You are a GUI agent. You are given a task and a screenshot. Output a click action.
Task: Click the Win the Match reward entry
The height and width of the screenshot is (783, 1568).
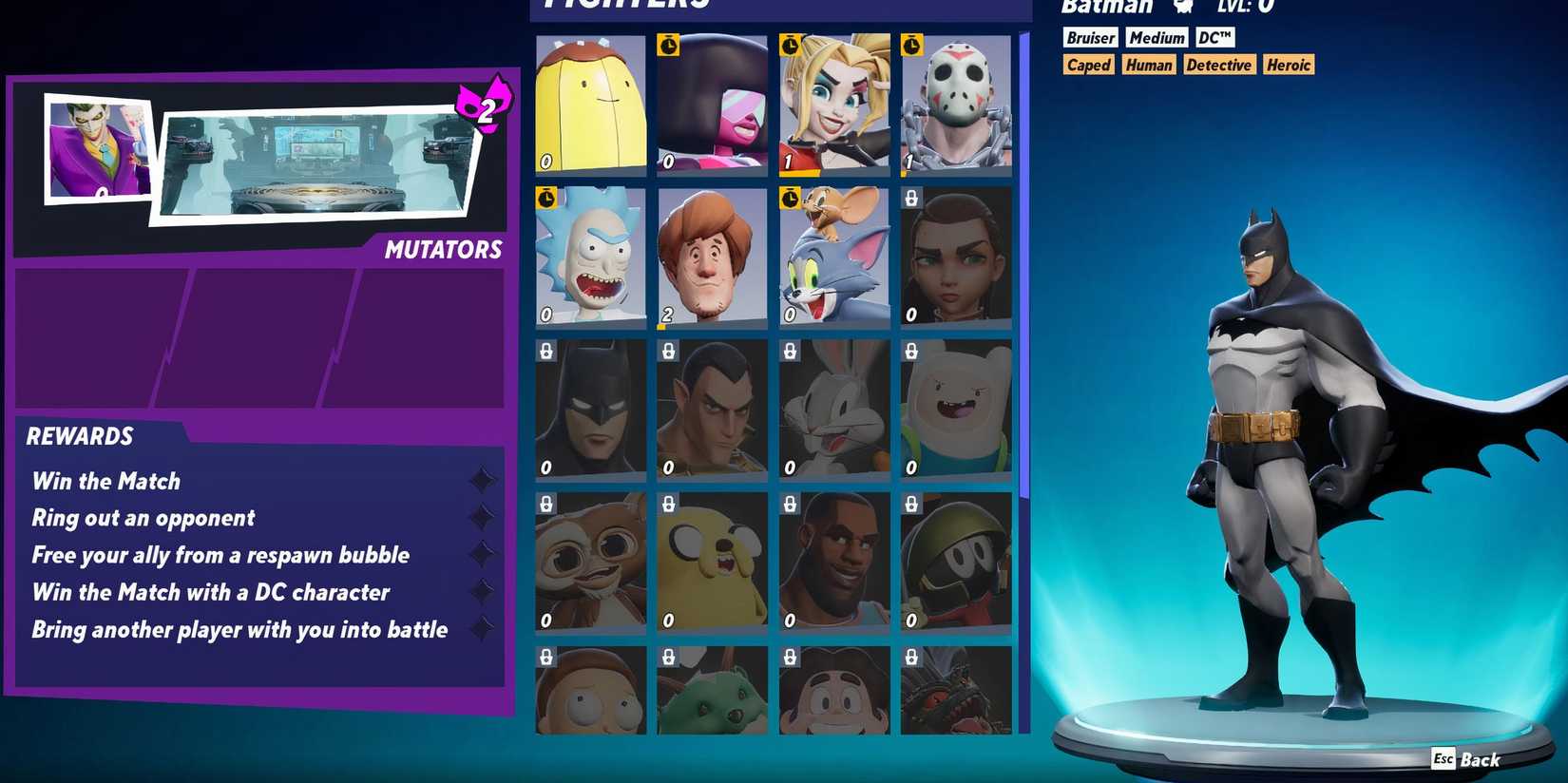(105, 481)
